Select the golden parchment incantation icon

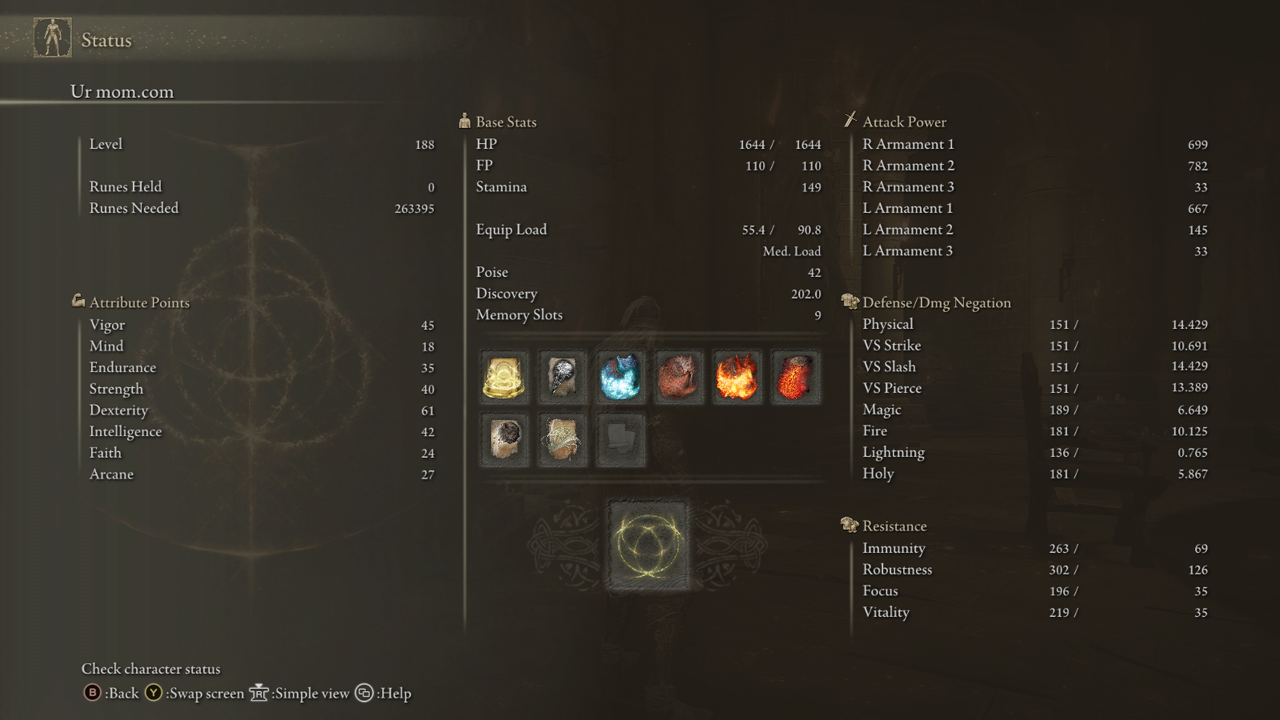[x=561, y=440]
